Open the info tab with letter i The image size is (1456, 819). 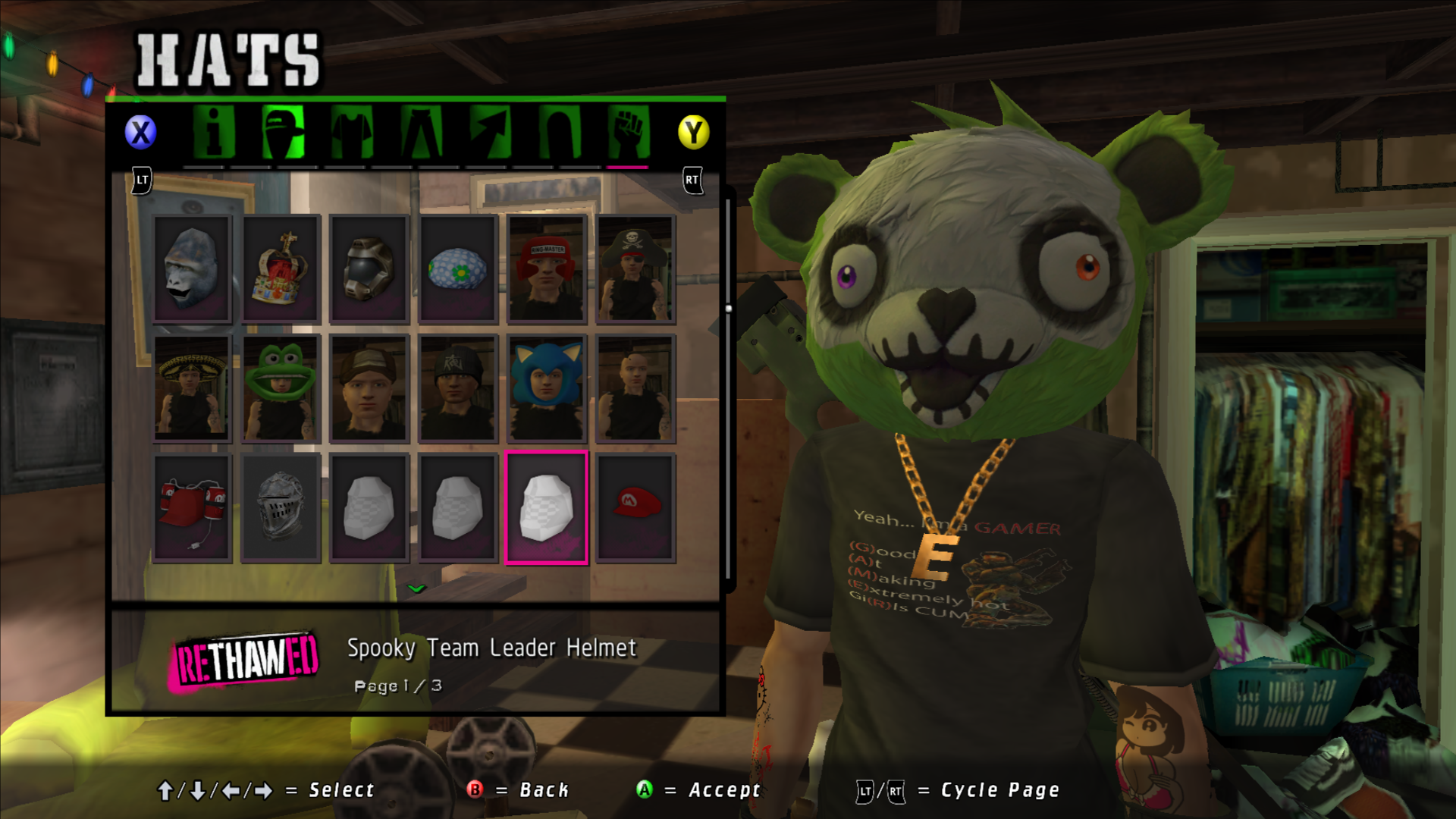pyautogui.click(x=213, y=133)
